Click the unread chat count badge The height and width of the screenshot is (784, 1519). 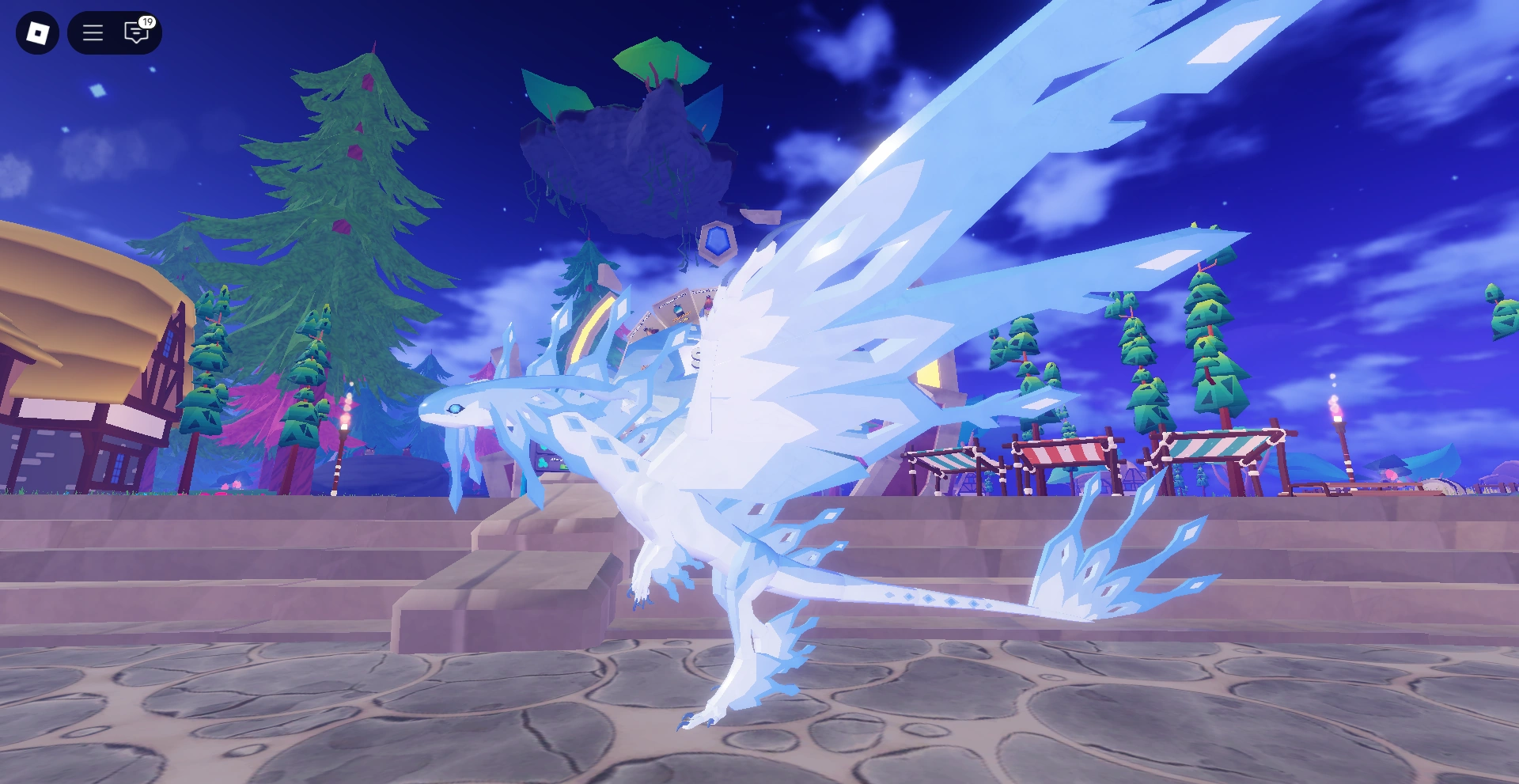click(146, 23)
